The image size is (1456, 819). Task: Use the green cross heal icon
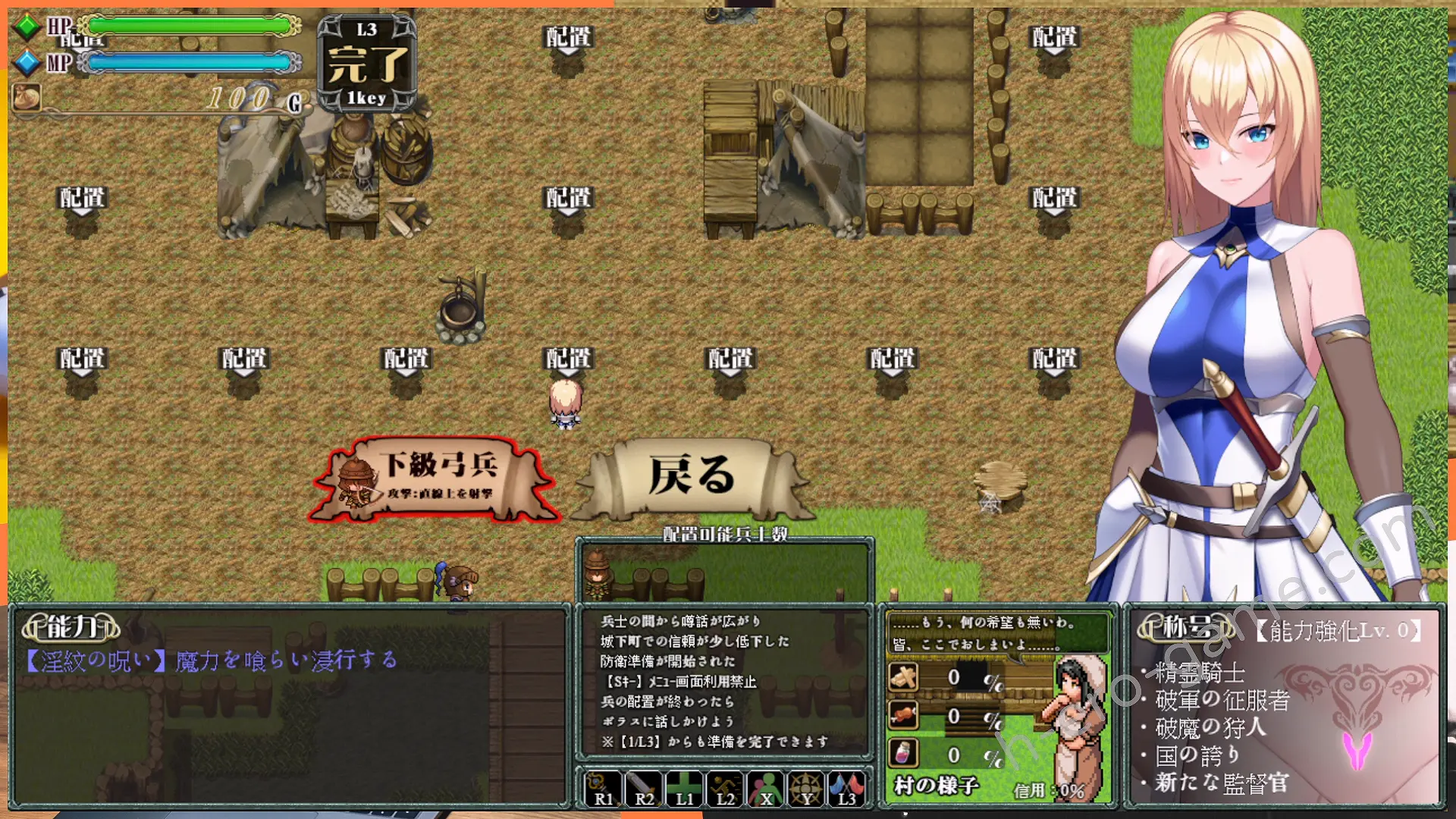[684, 788]
